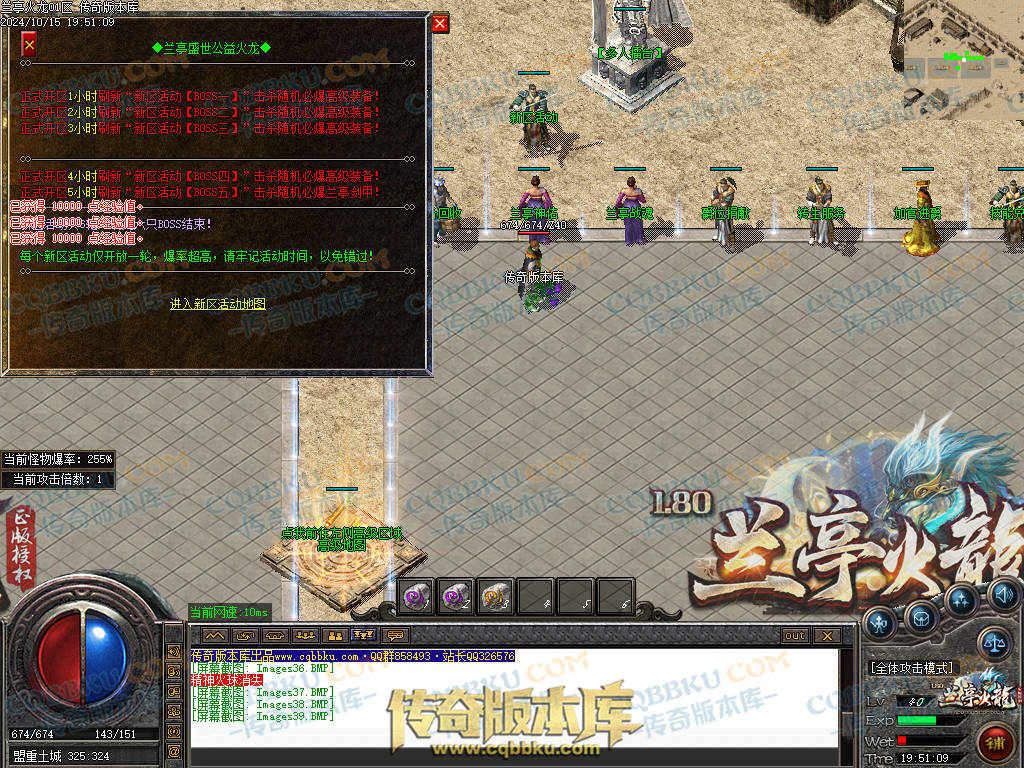Use the purple scroll in hotbar slot 2
This screenshot has height=768, width=1024.
(x=456, y=597)
